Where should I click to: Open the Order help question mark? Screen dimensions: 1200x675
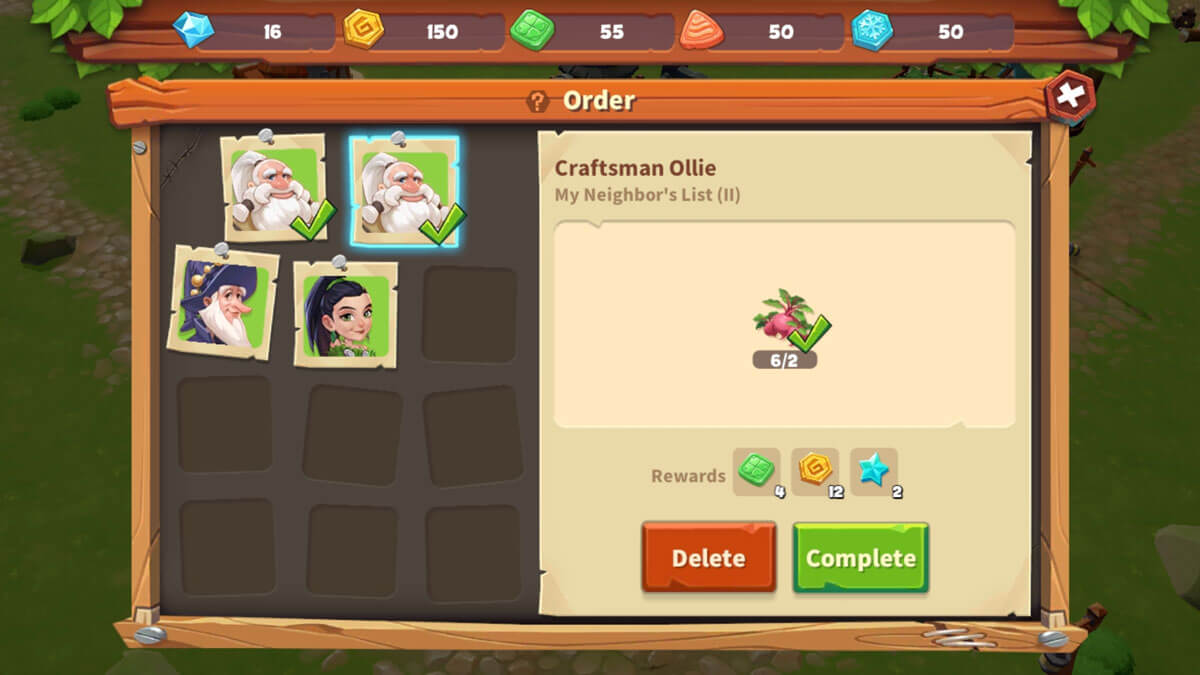point(538,101)
